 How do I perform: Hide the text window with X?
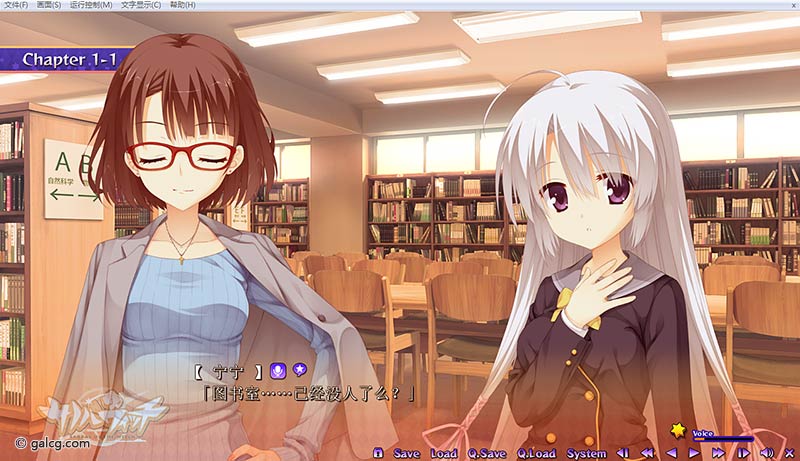point(789,453)
